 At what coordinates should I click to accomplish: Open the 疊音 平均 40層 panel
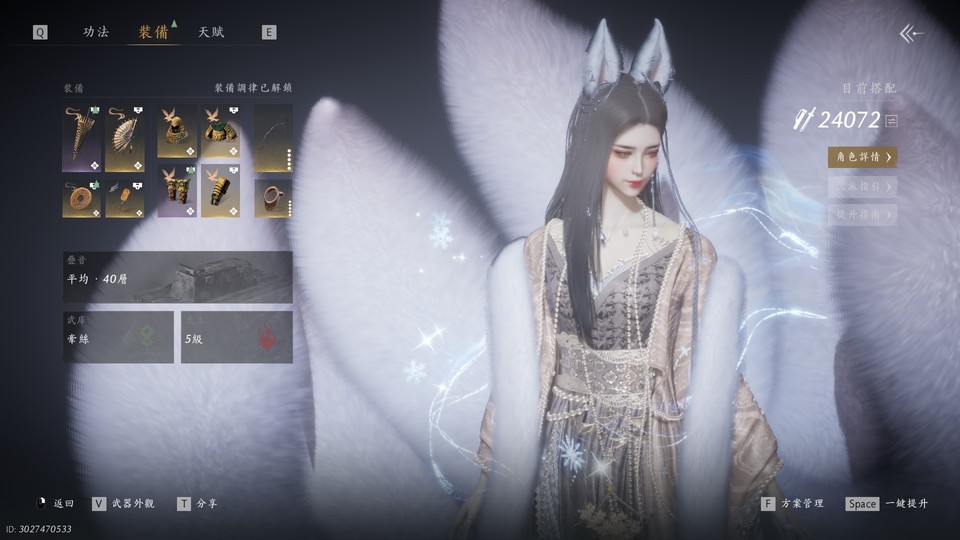click(x=178, y=277)
